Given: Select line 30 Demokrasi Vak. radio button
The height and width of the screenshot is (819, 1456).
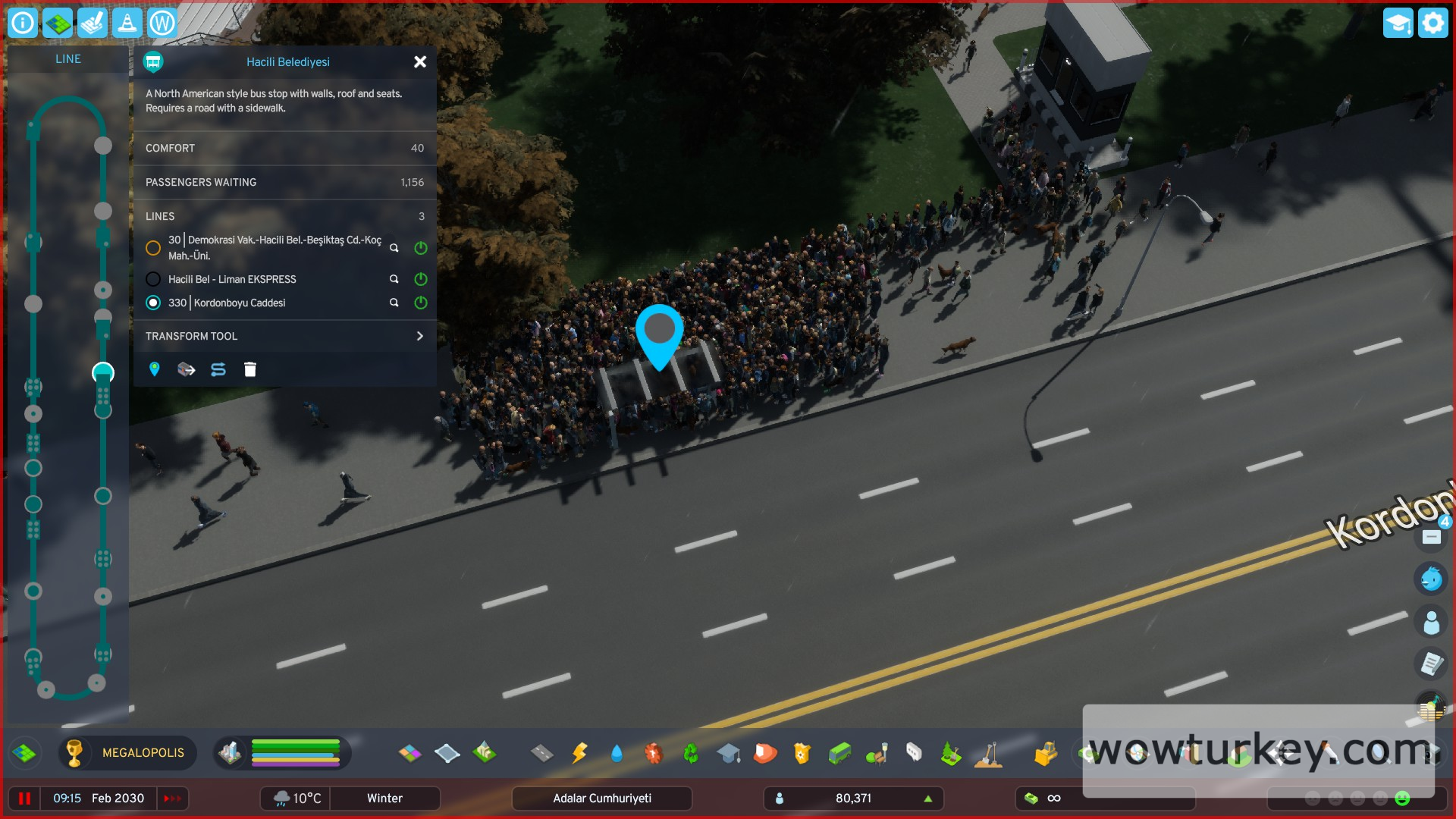Looking at the screenshot, I should pos(153,248).
